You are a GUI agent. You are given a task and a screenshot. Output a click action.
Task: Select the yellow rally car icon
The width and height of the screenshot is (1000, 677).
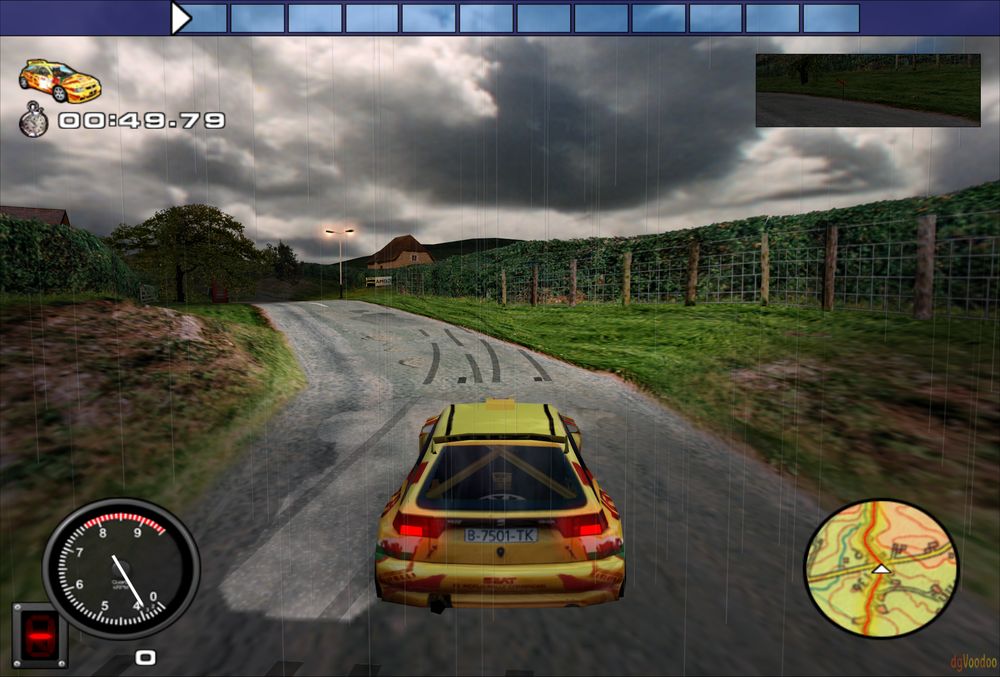(x=60, y=80)
